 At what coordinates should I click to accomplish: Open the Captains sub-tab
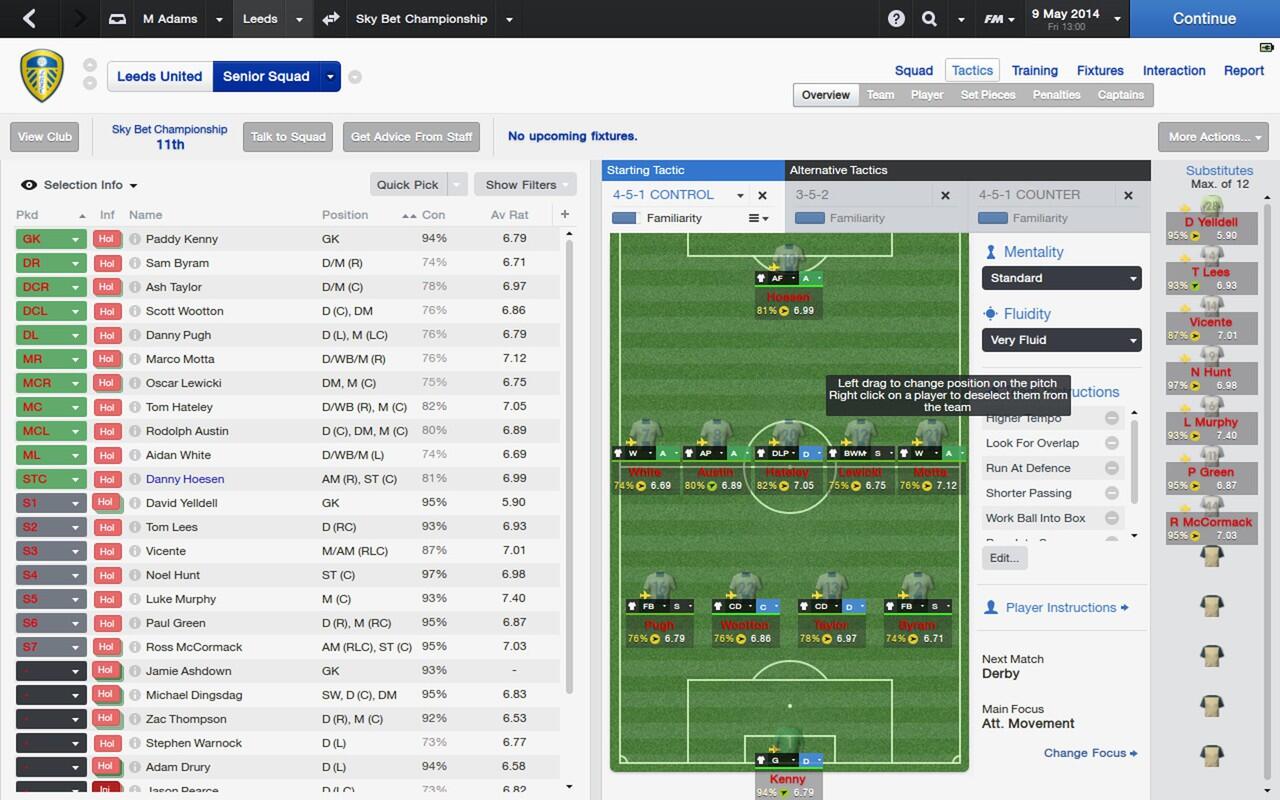pyautogui.click(x=1120, y=95)
